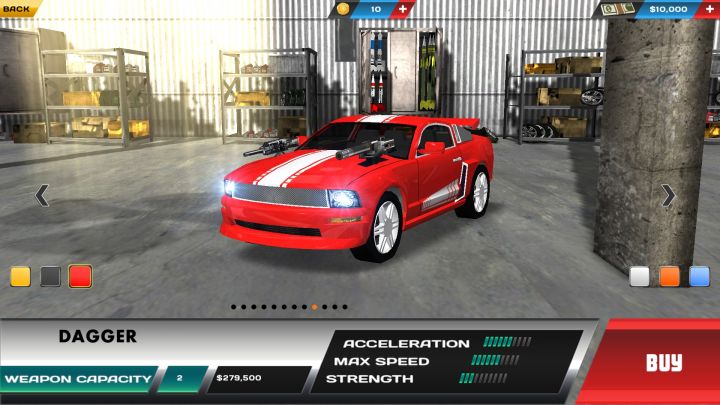Select the orange stripe color
This screenshot has height=405, width=720.
pos(669,277)
